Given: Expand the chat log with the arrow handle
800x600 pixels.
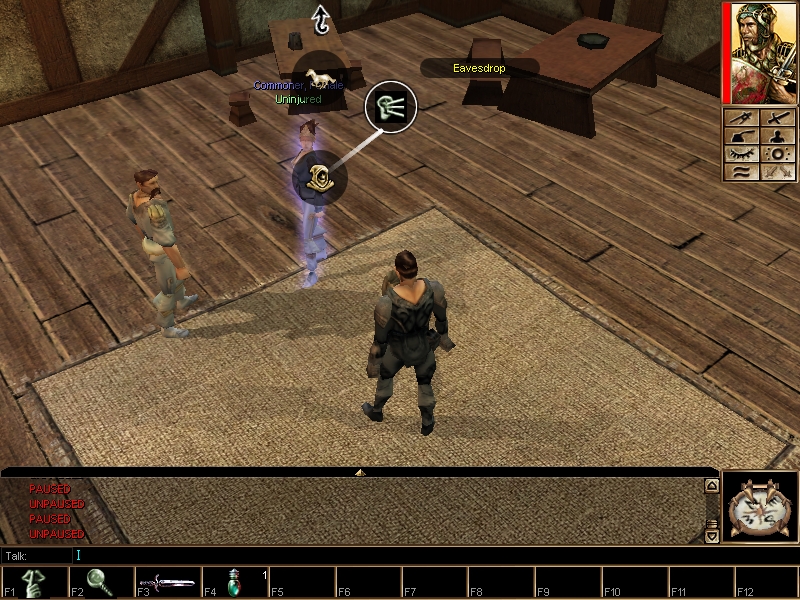Looking at the screenshot, I should click(x=360, y=471).
